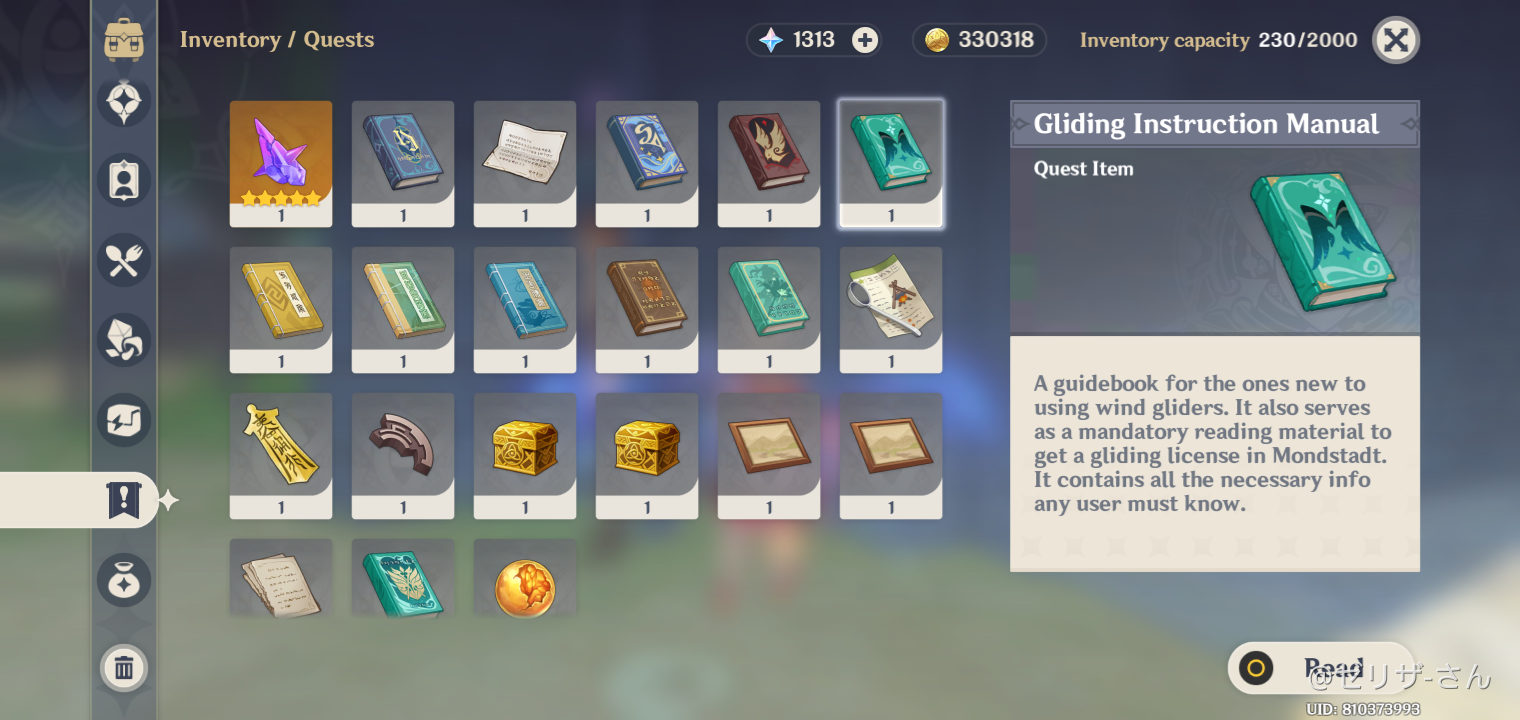This screenshot has width=1520, height=720.
Task: Open the weapons category via backpack icon
Action: pos(123,41)
